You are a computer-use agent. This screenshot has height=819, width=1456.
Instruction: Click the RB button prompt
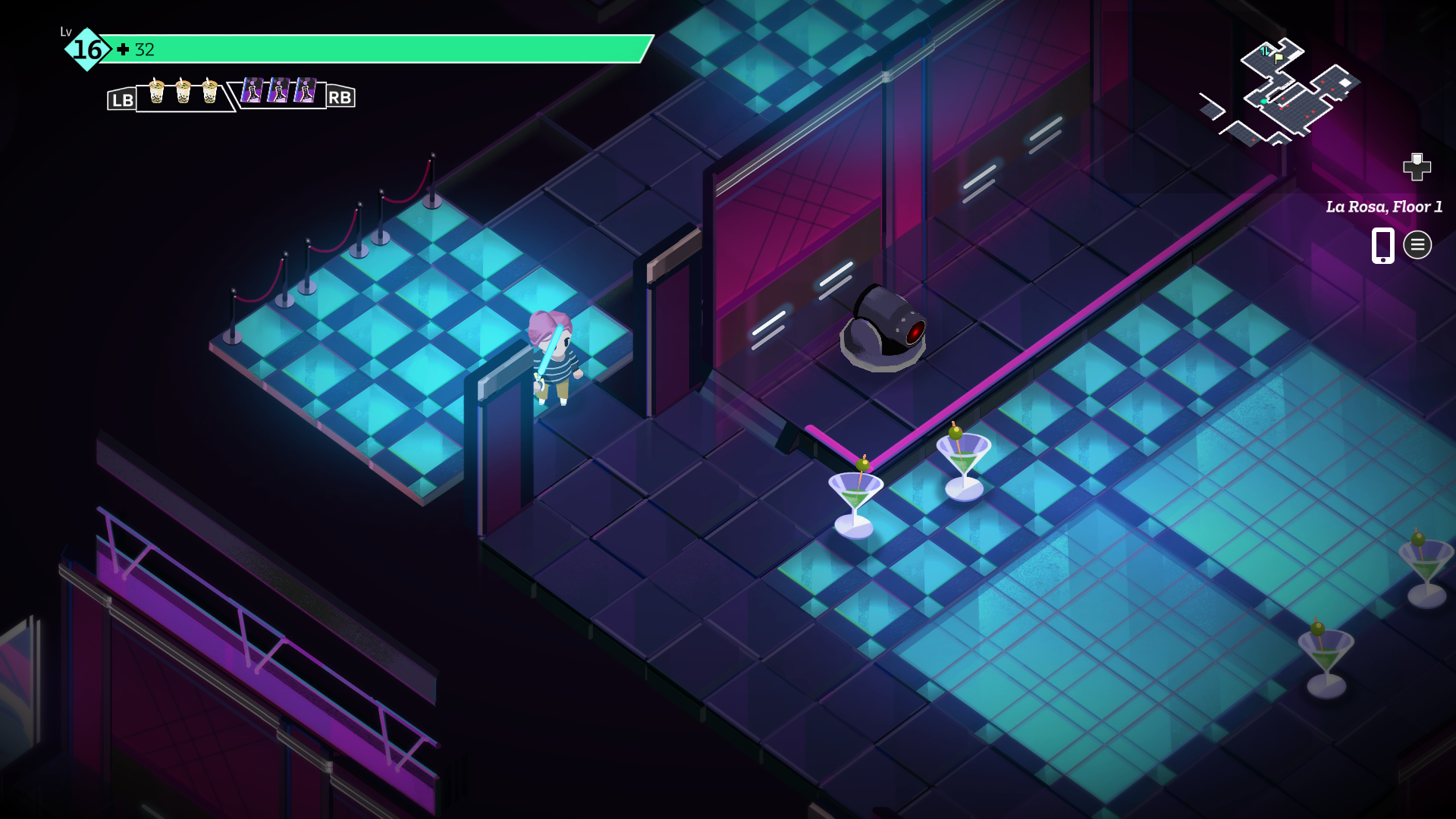coord(340,98)
